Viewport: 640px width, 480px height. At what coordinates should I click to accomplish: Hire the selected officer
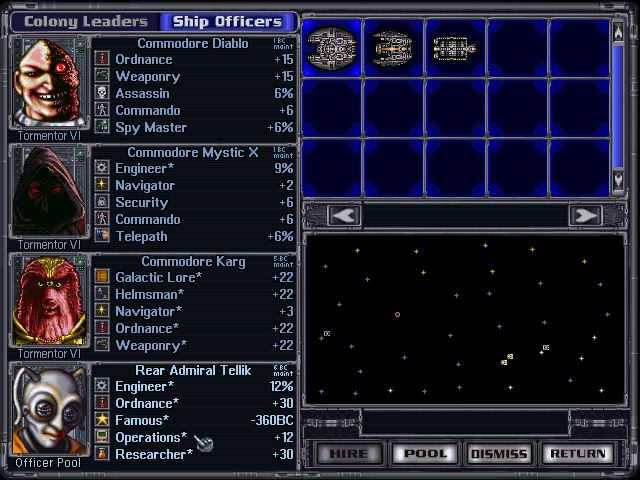350,454
